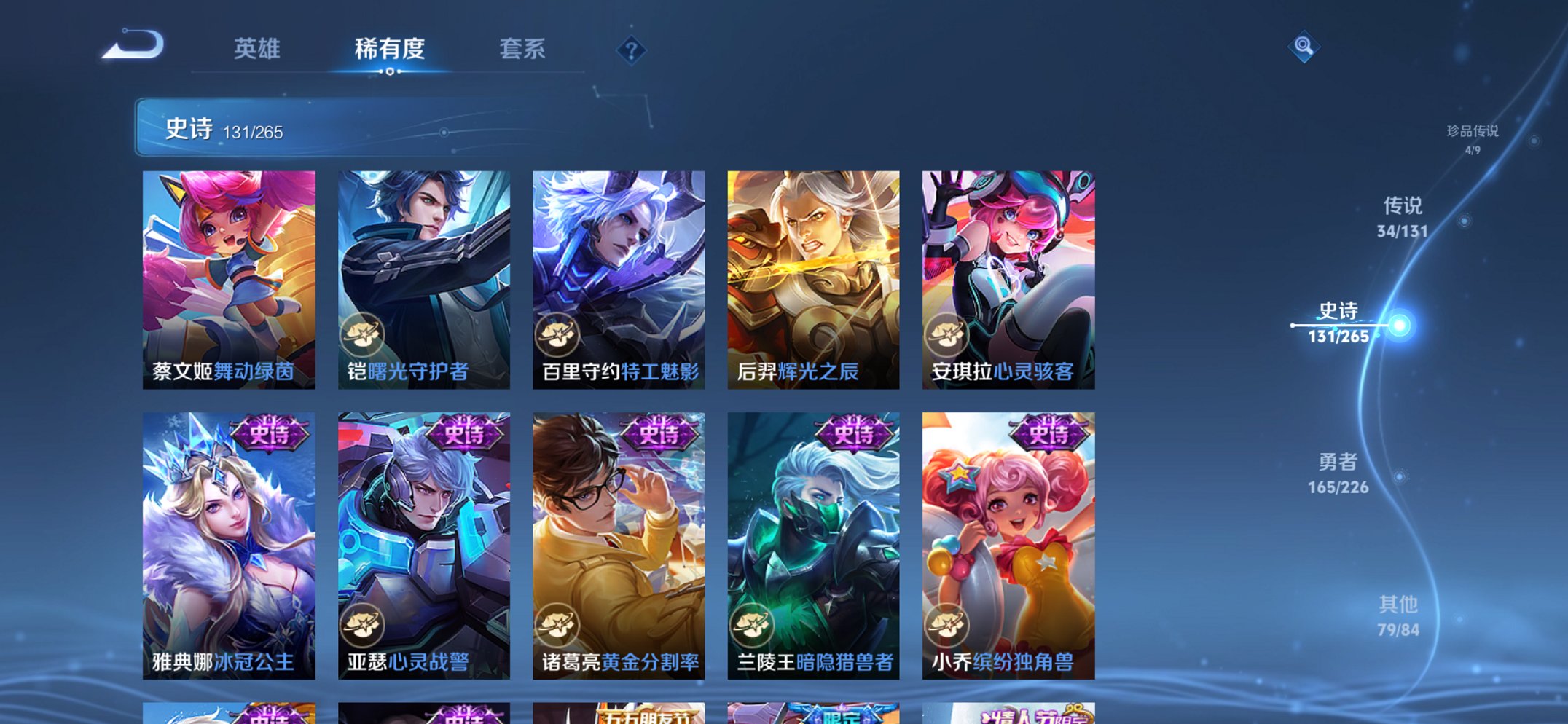Viewport: 1568px width, 724px height.
Task: Switch to the 英雄 tab
Action: point(256,48)
